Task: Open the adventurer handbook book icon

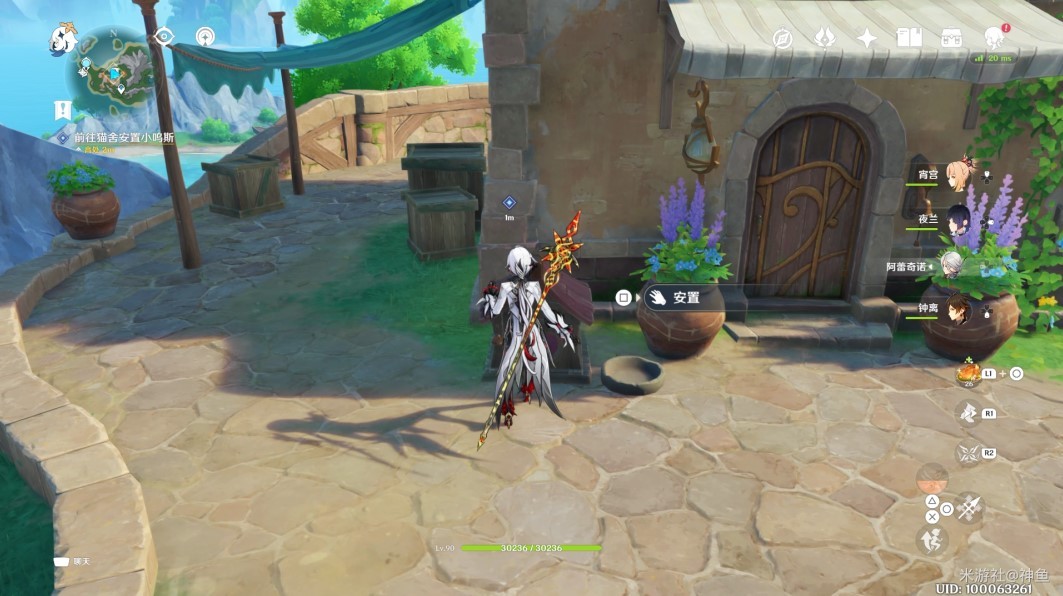Action: tap(908, 38)
